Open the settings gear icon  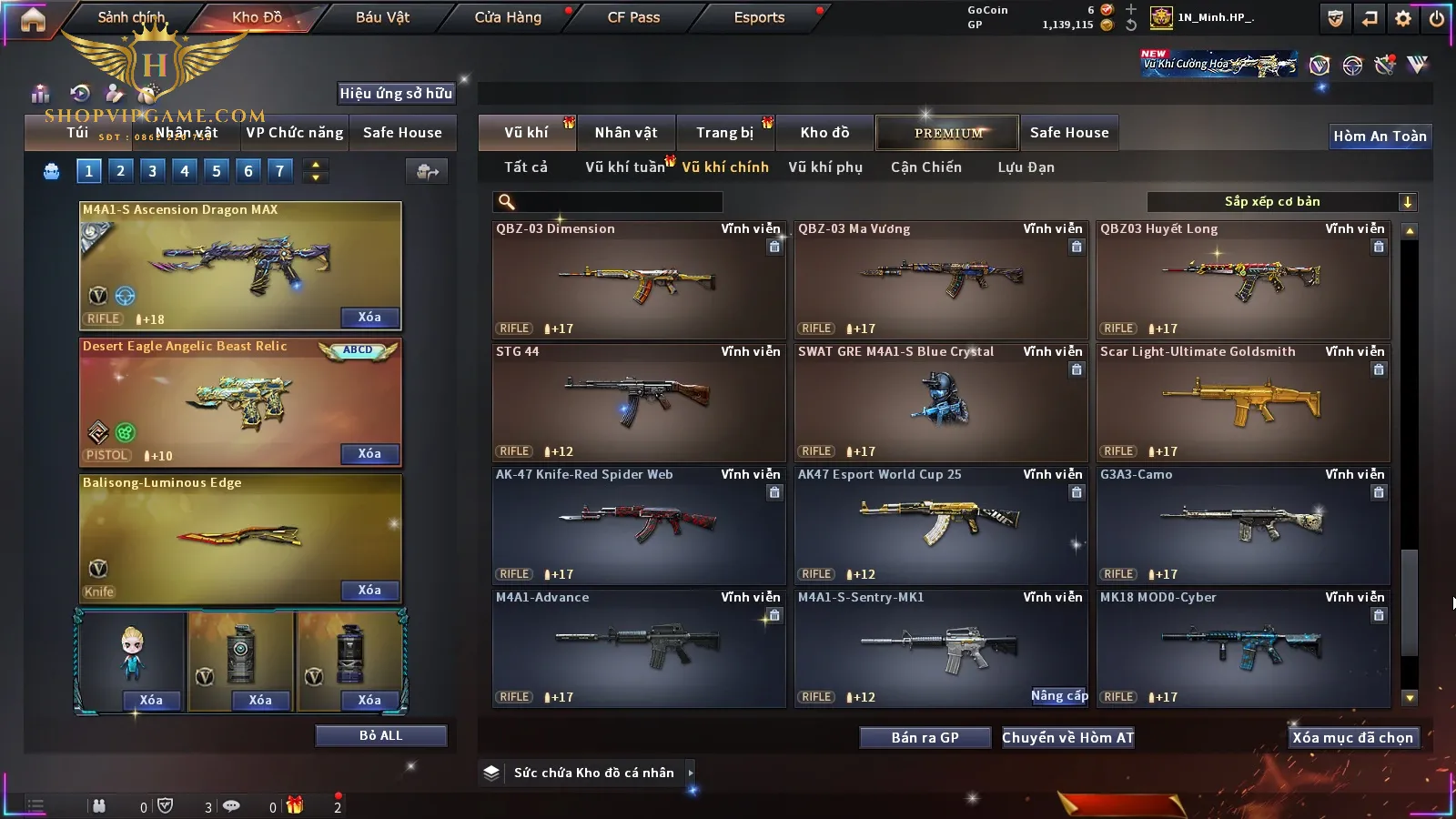coord(1403,18)
